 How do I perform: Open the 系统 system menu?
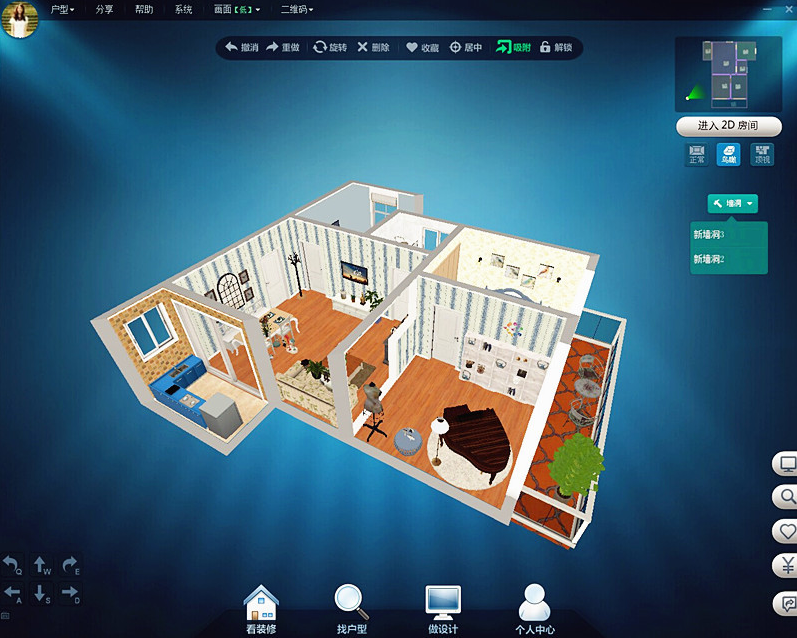click(183, 9)
